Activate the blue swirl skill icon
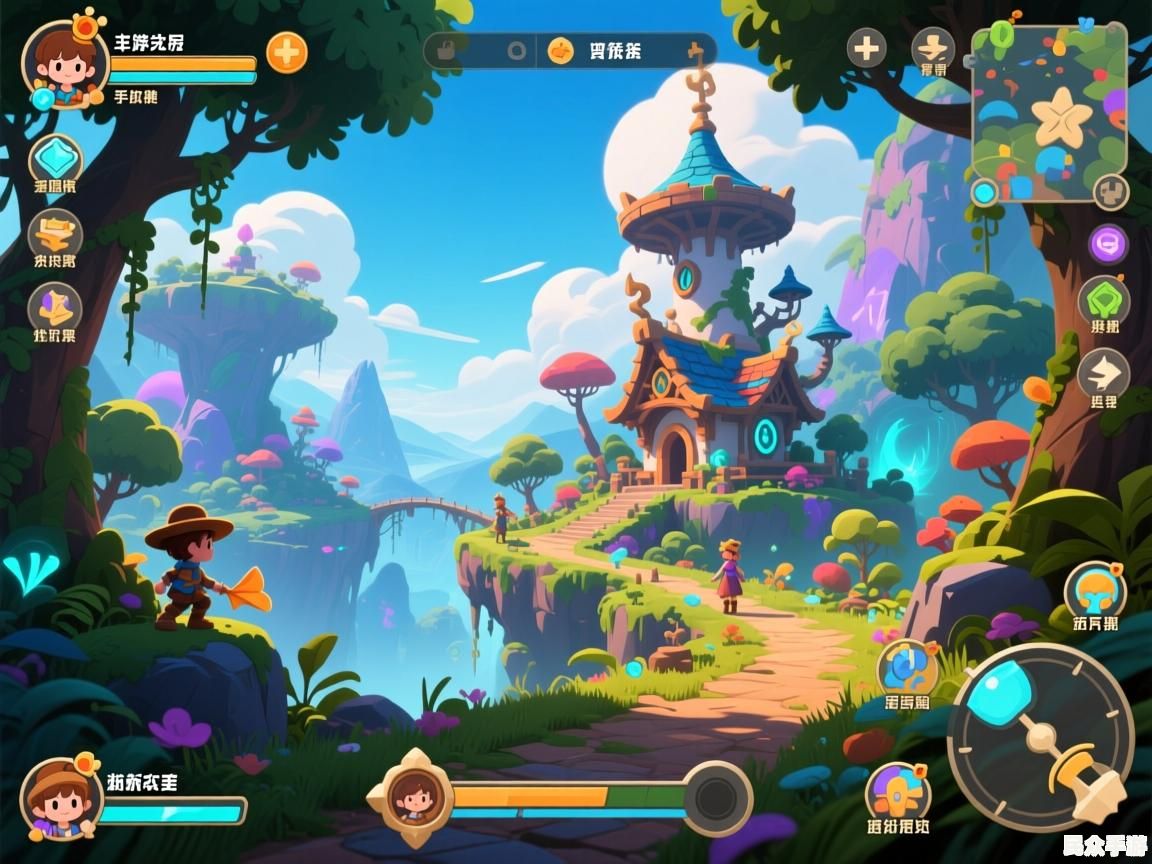1152x864 pixels. coord(907,668)
